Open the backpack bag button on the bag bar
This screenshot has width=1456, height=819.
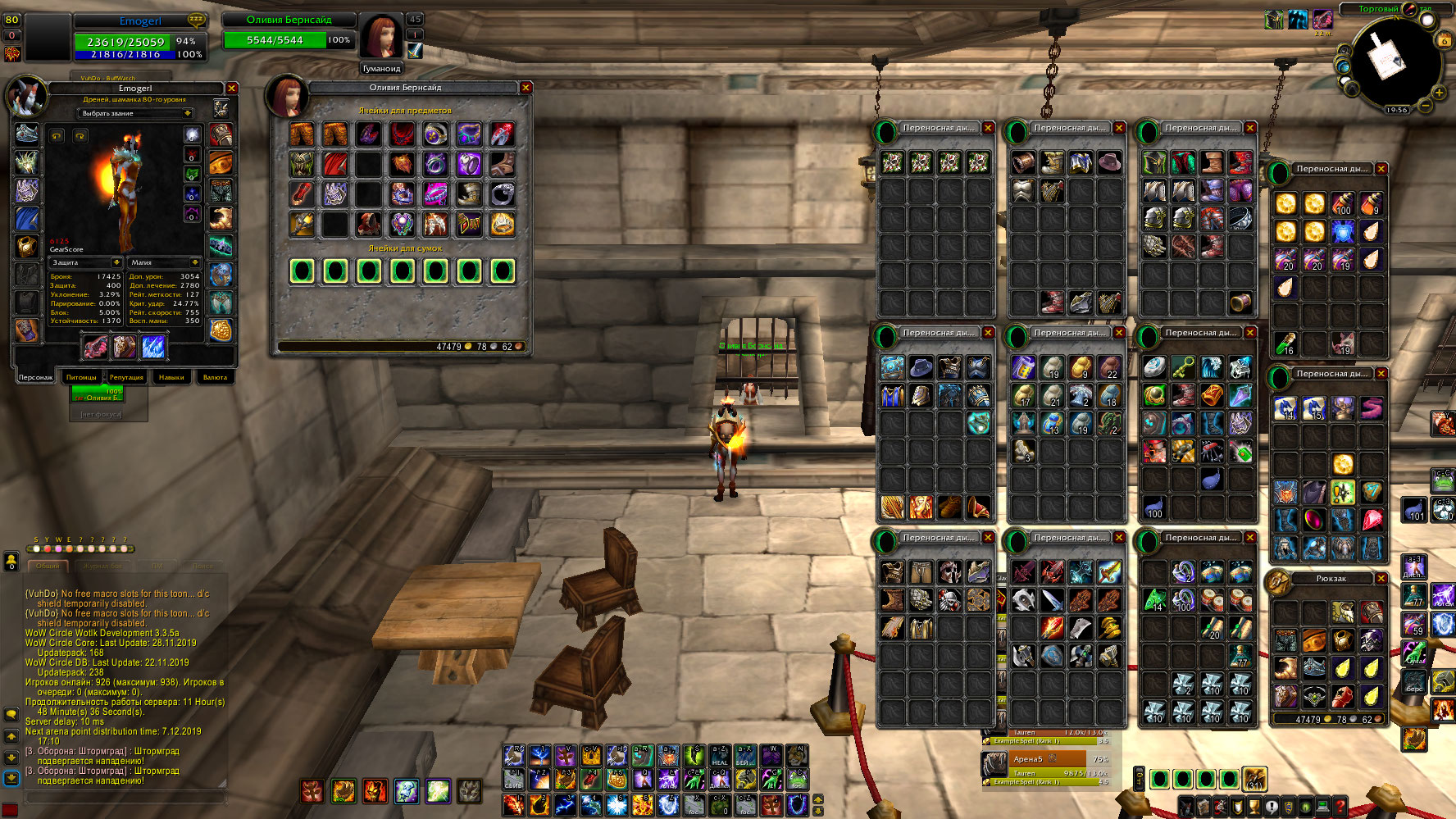click(x=1254, y=778)
